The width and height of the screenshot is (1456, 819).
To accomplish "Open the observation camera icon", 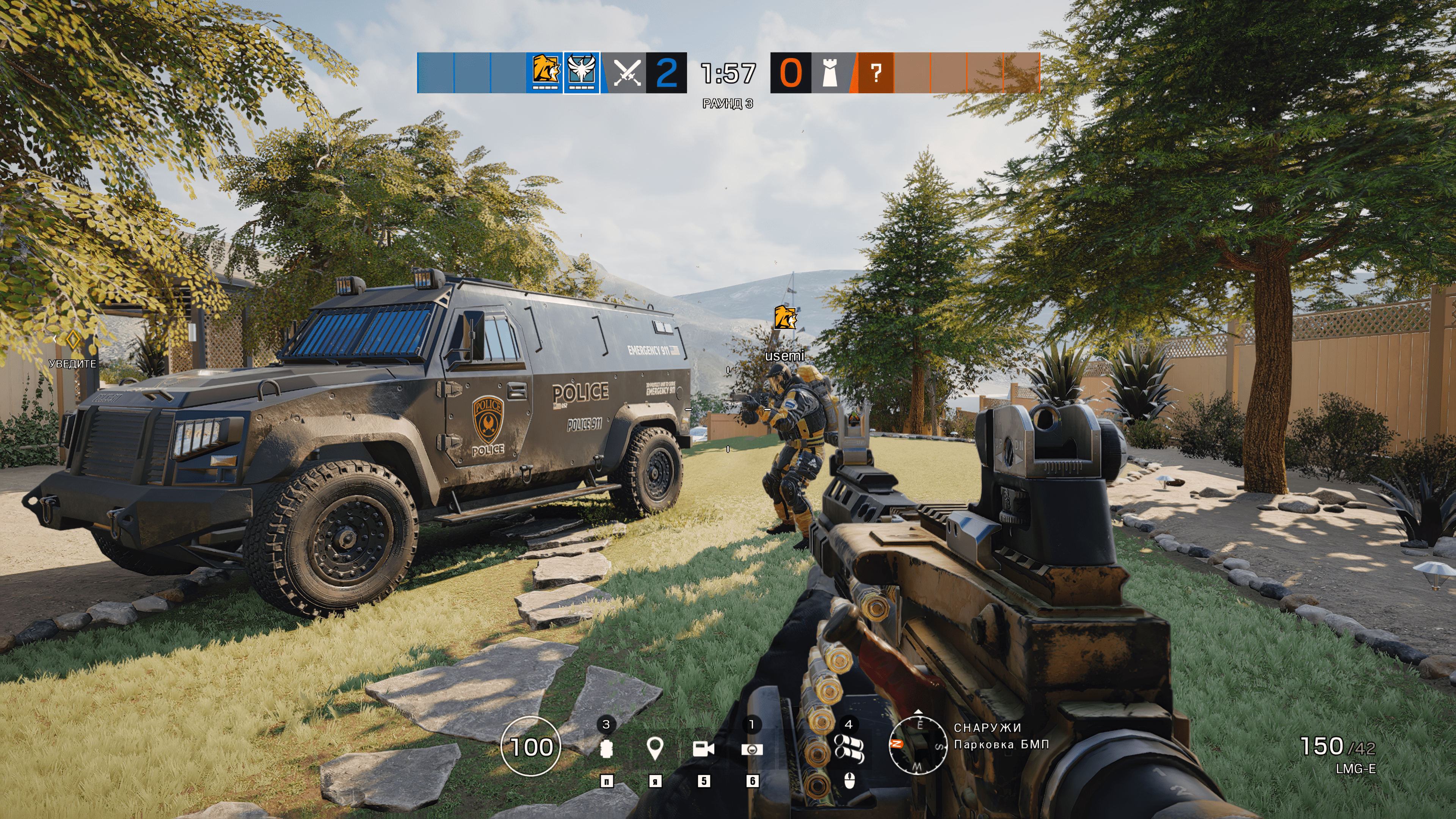I will click(703, 749).
